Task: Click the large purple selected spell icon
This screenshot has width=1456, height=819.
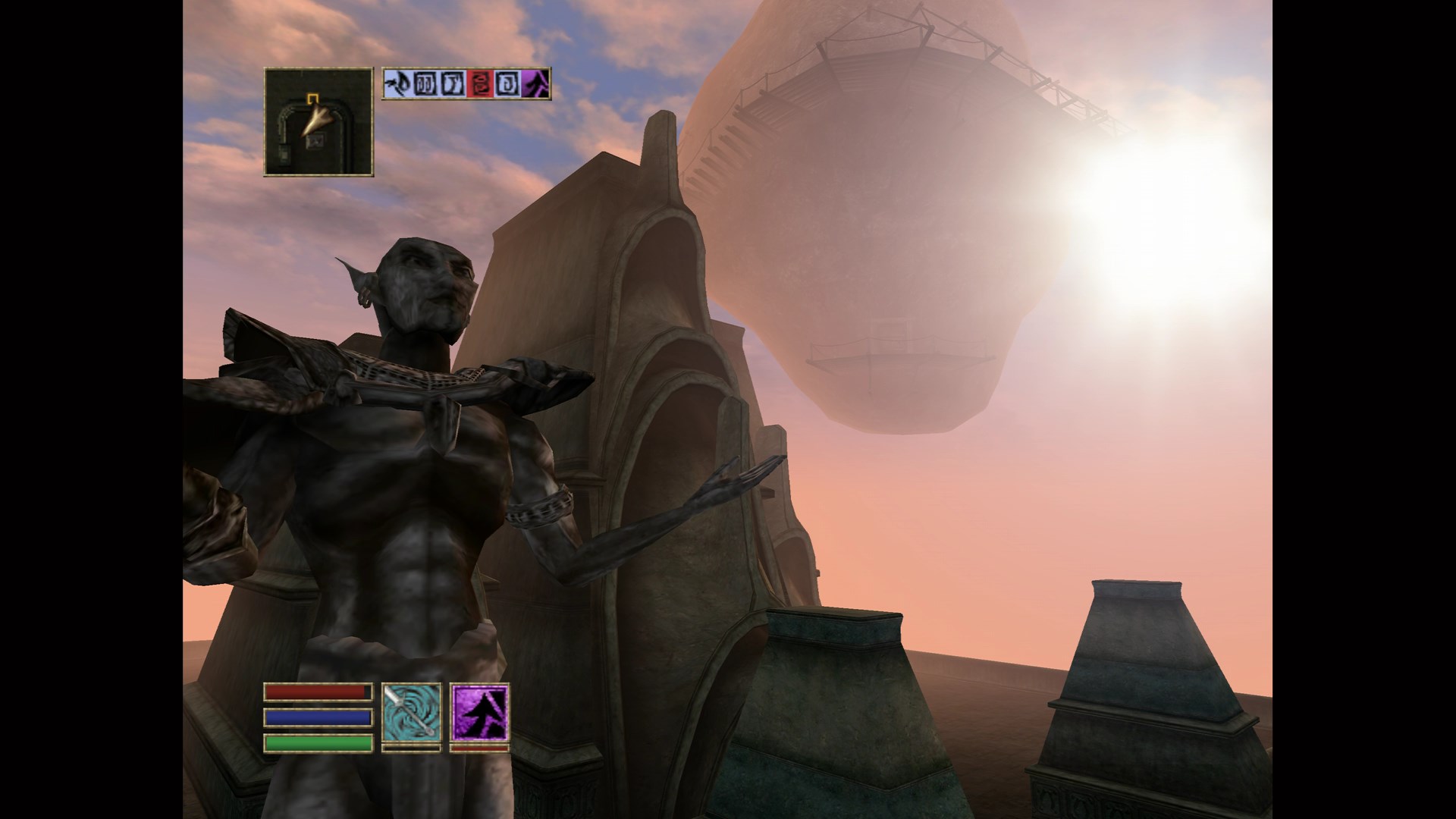Action: pyautogui.click(x=479, y=711)
